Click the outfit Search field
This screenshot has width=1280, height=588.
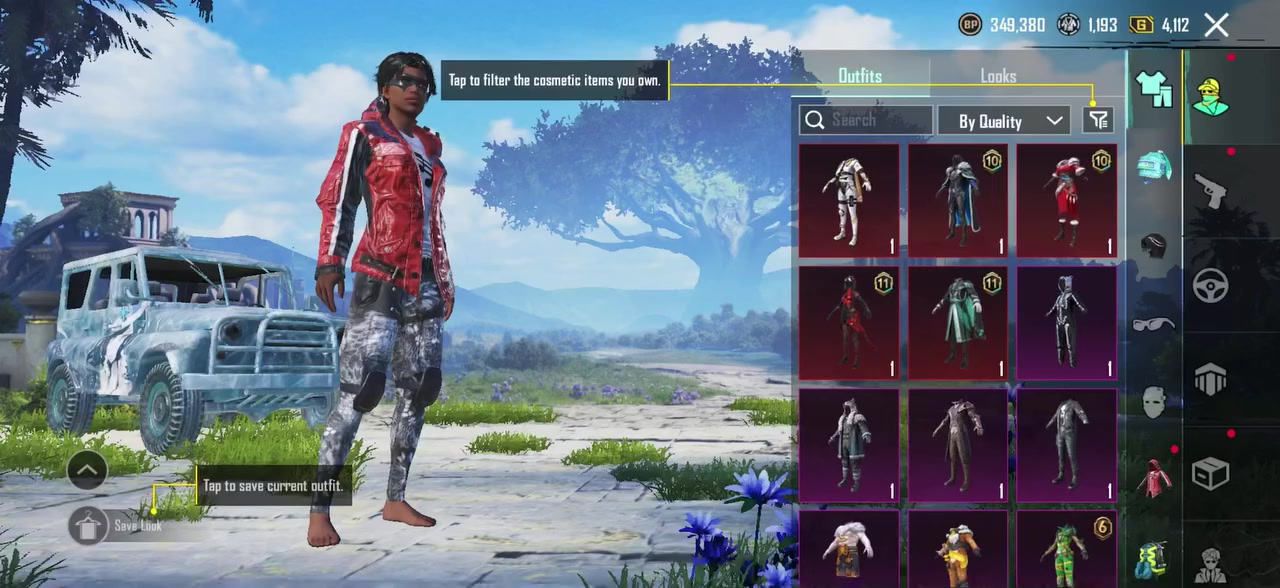point(866,120)
